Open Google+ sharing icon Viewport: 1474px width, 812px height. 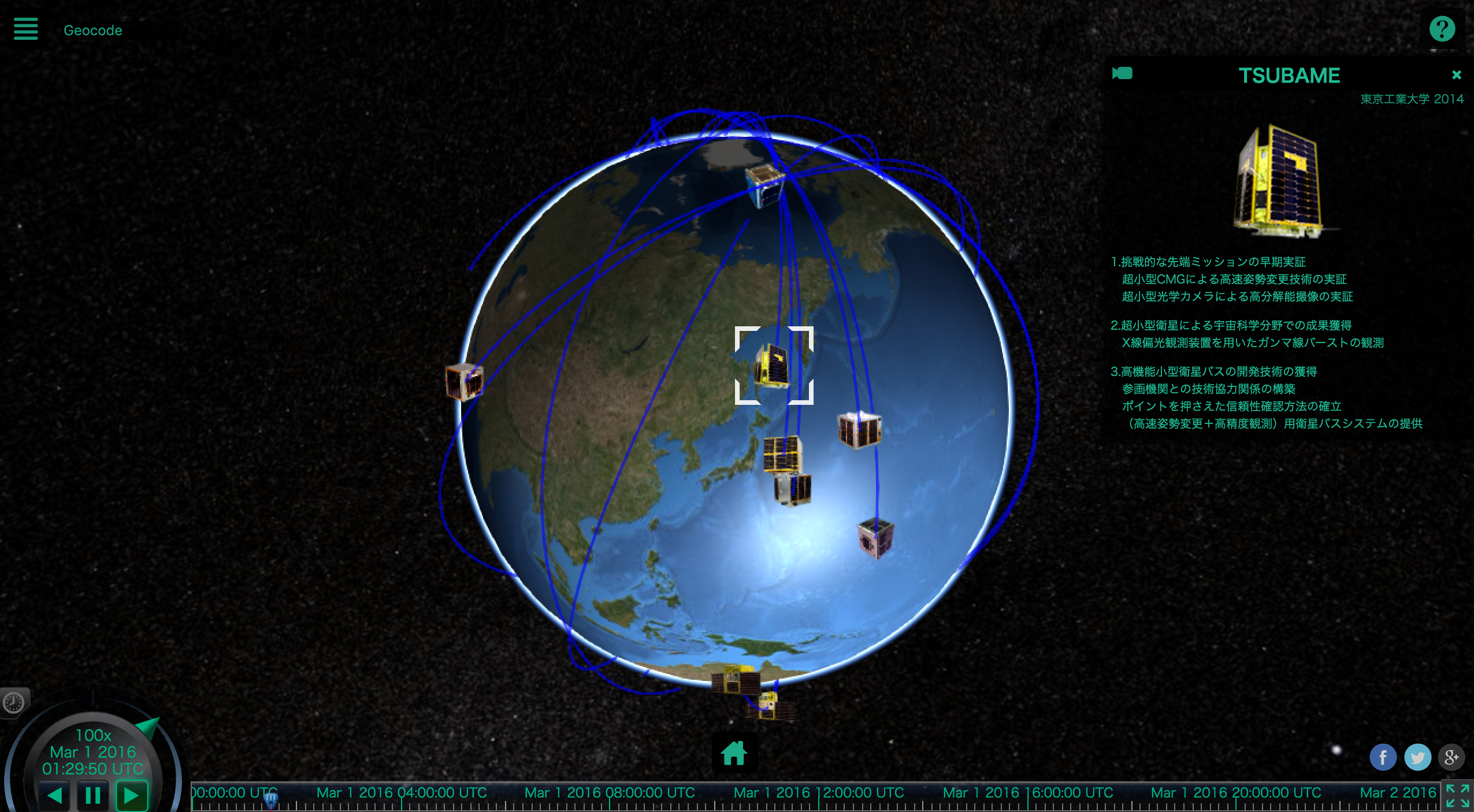tap(1450, 757)
